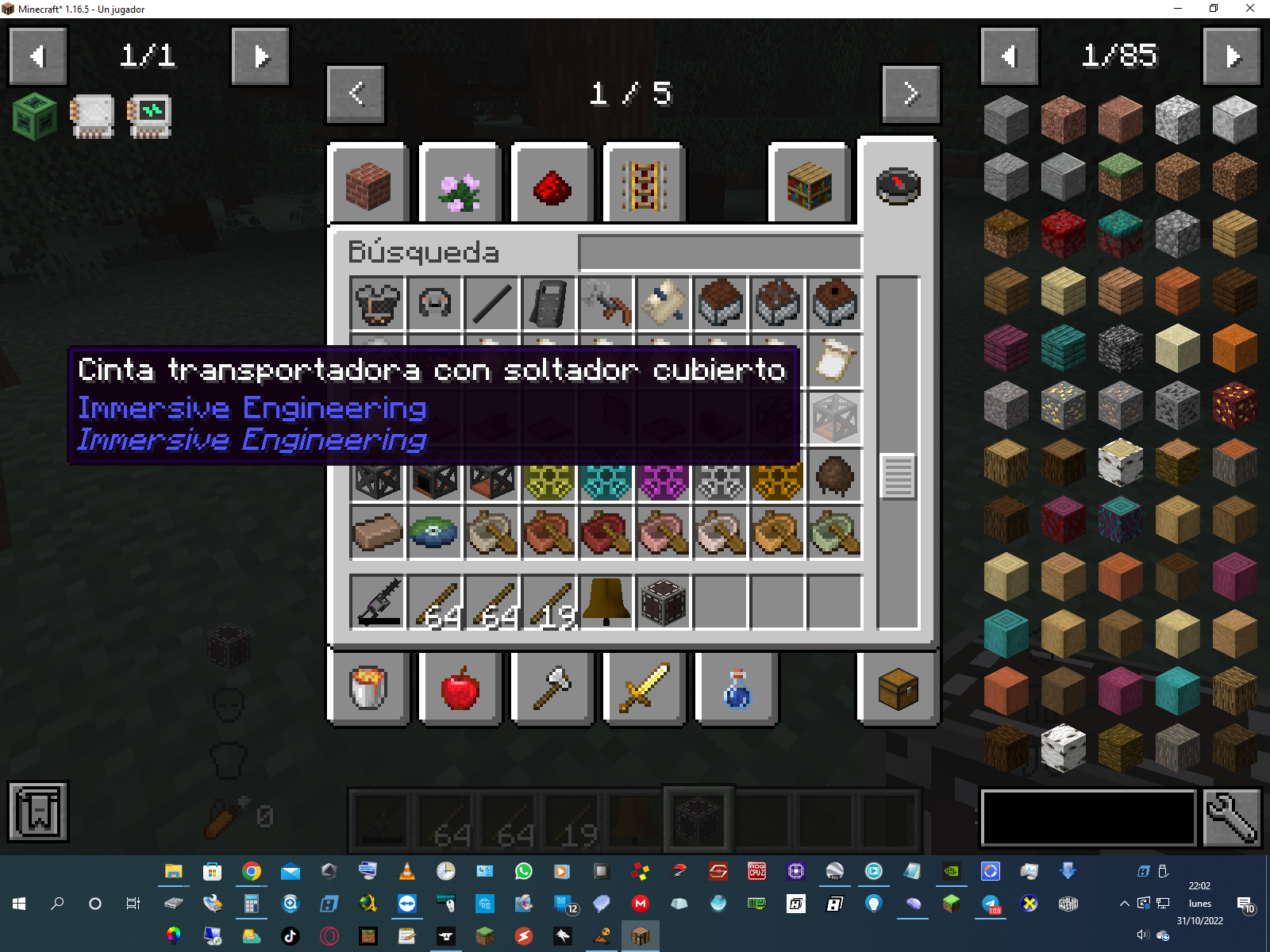
Task: Open the chest survival inventory tab
Action: pyautogui.click(x=898, y=687)
